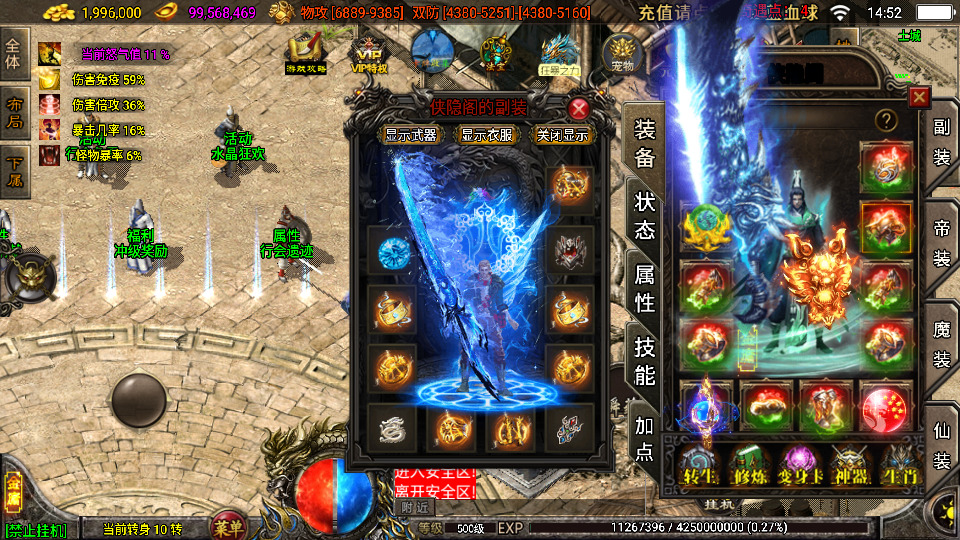
Task: Click the question mark help button
Action: point(885,120)
